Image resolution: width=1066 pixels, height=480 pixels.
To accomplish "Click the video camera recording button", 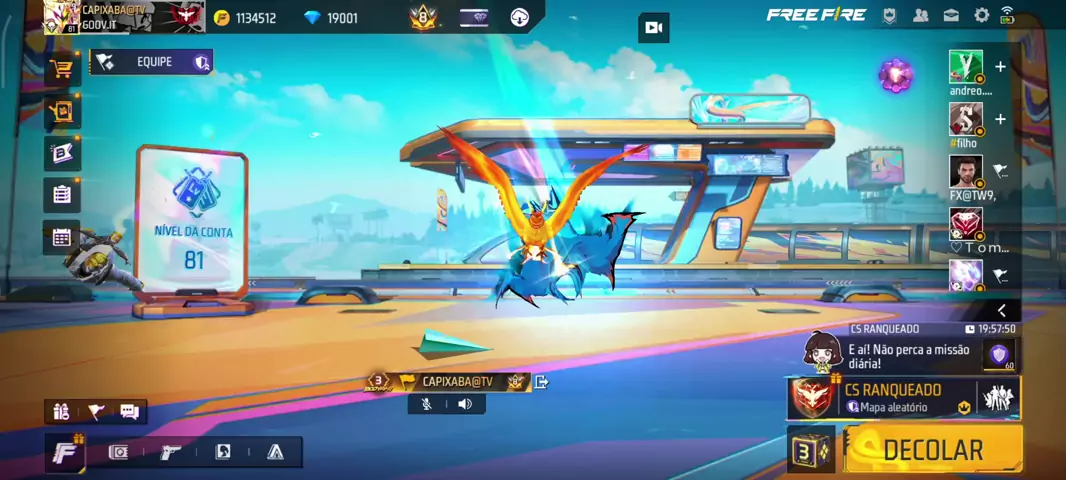I will pyautogui.click(x=653, y=28).
